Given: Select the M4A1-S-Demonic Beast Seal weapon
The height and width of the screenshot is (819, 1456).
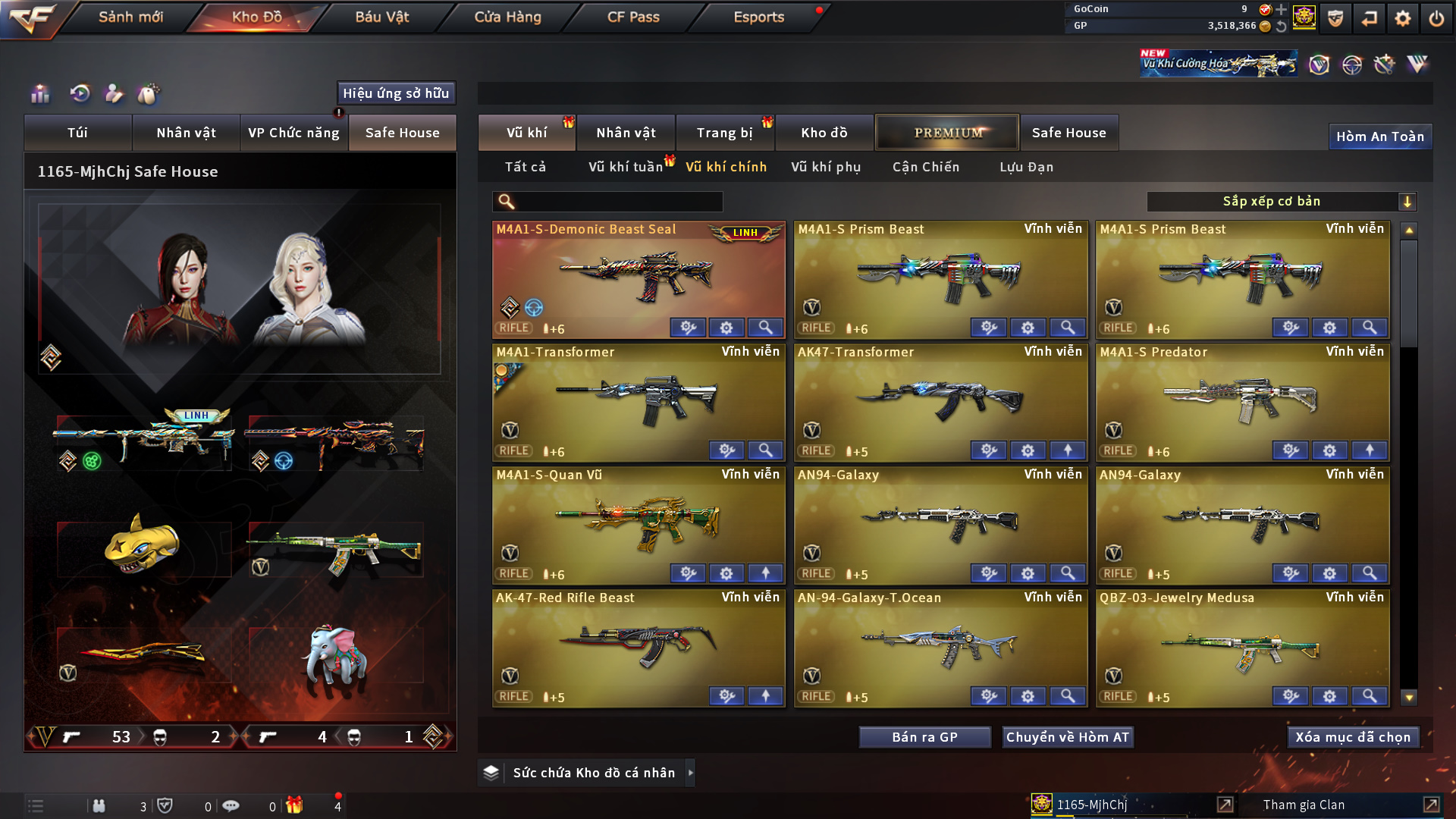Looking at the screenshot, I should click(639, 277).
